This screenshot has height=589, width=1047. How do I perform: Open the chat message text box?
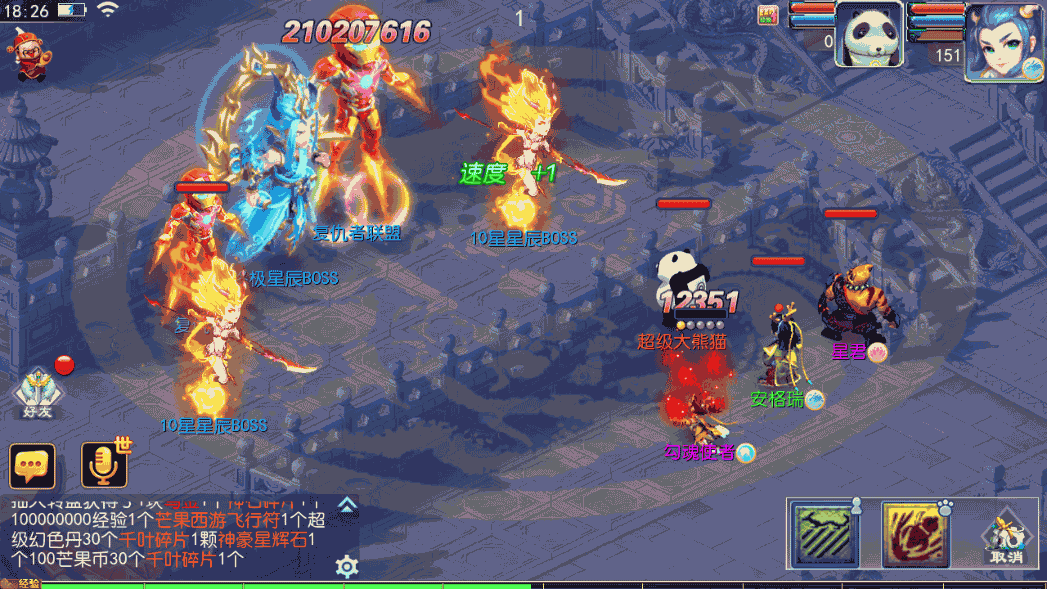pos(170,535)
